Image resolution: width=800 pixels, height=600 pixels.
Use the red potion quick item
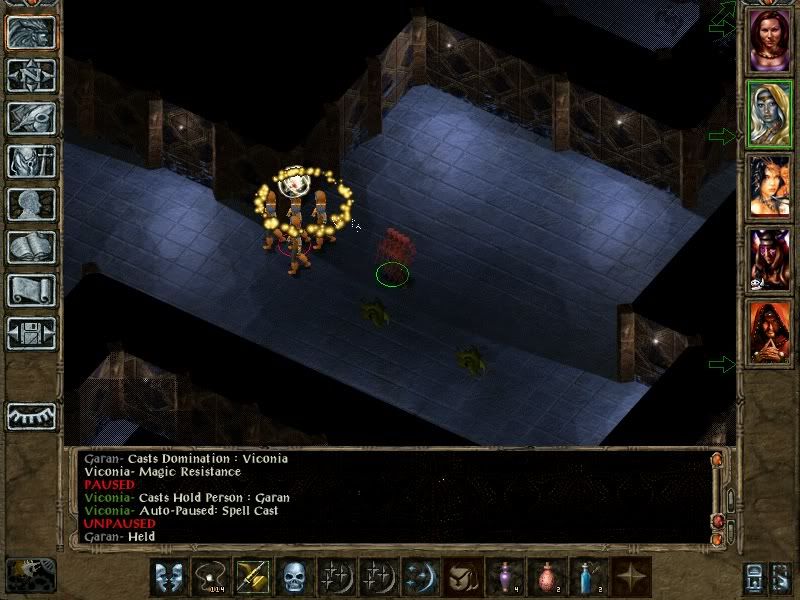(x=548, y=577)
